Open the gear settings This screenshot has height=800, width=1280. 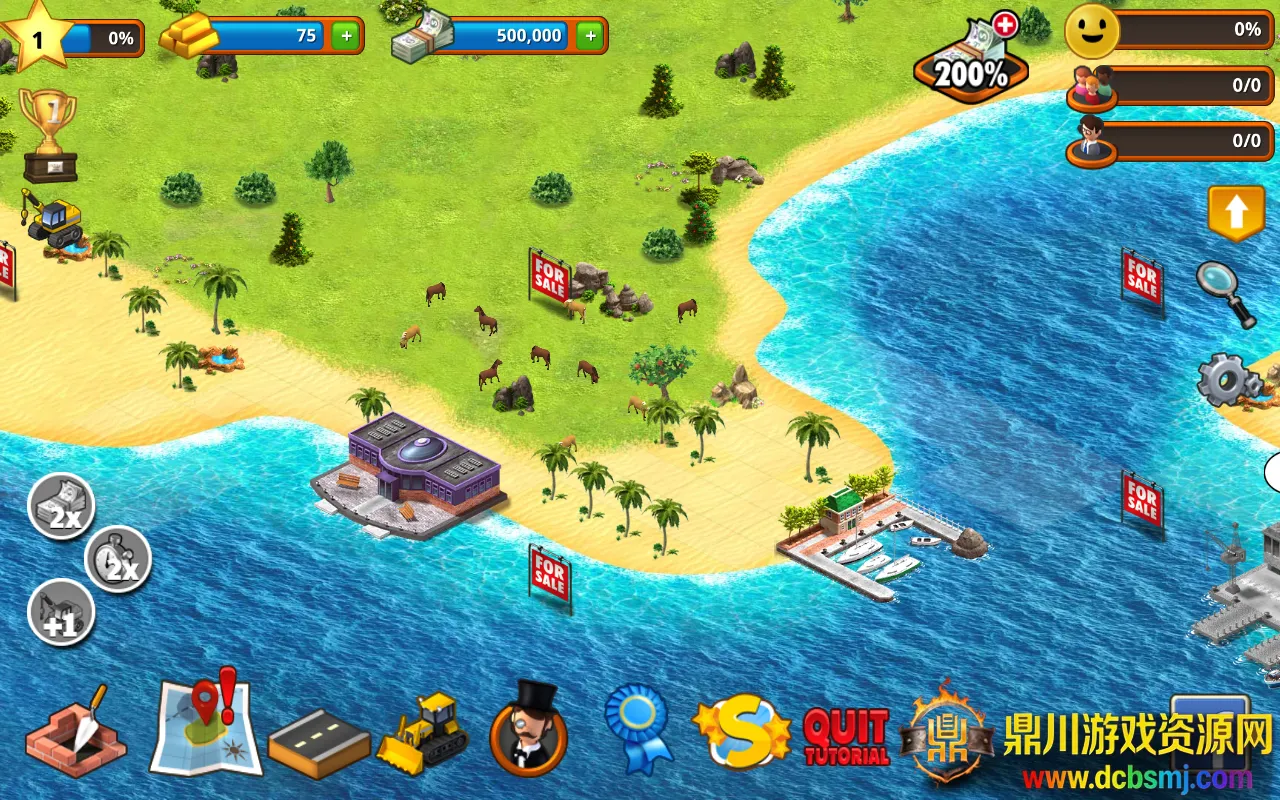point(1229,380)
